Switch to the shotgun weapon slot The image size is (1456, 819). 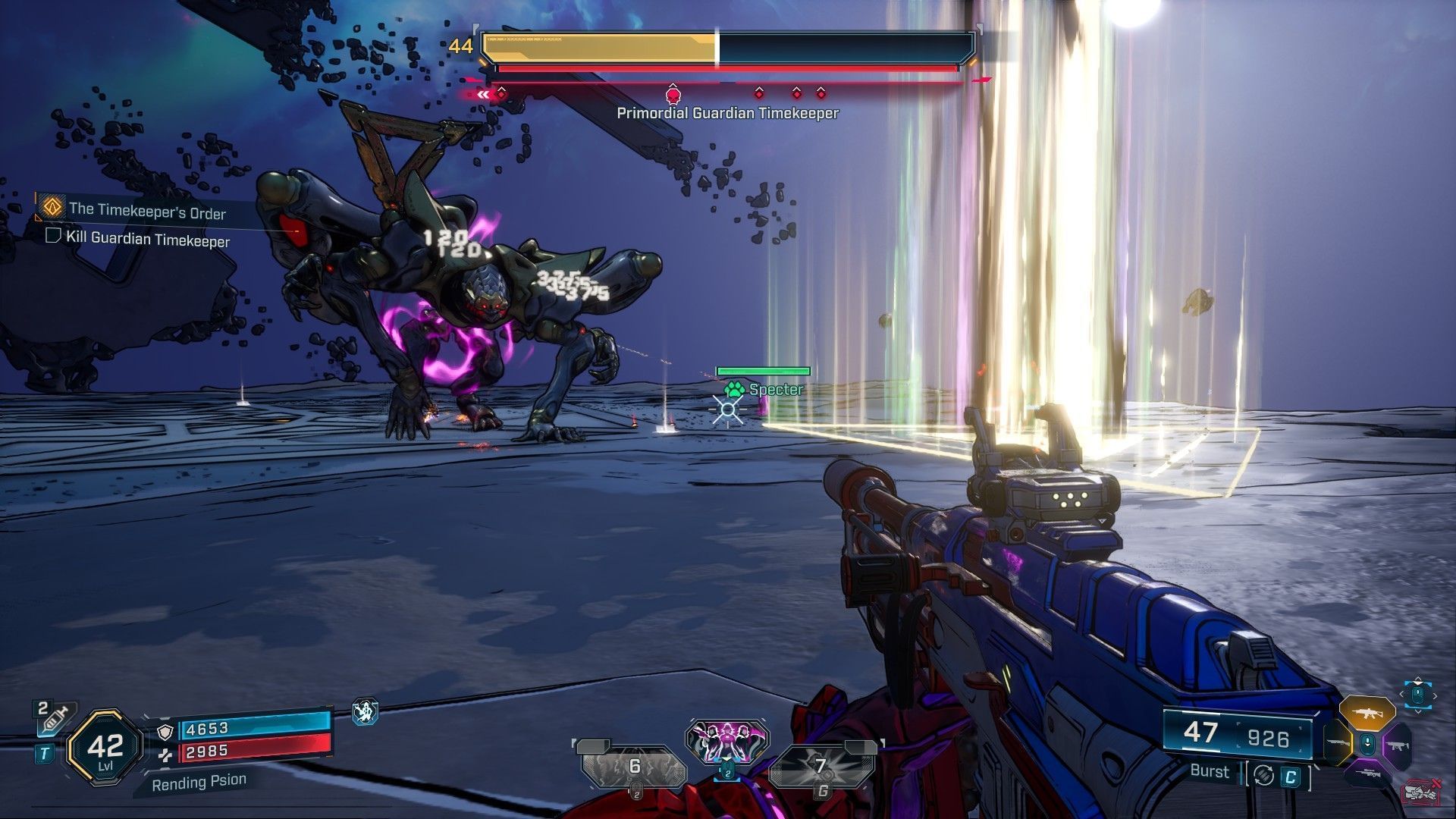(x=1338, y=744)
